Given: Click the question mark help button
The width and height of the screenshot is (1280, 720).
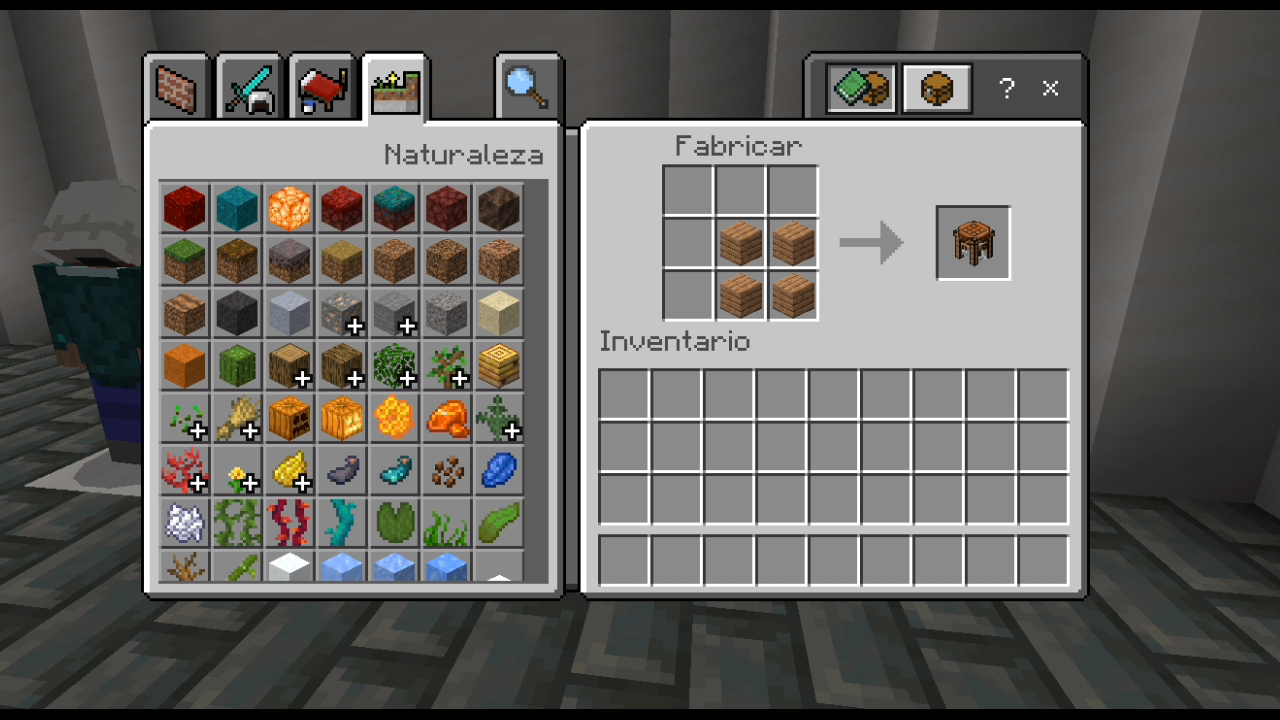Looking at the screenshot, I should click(x=1006, y=90).
